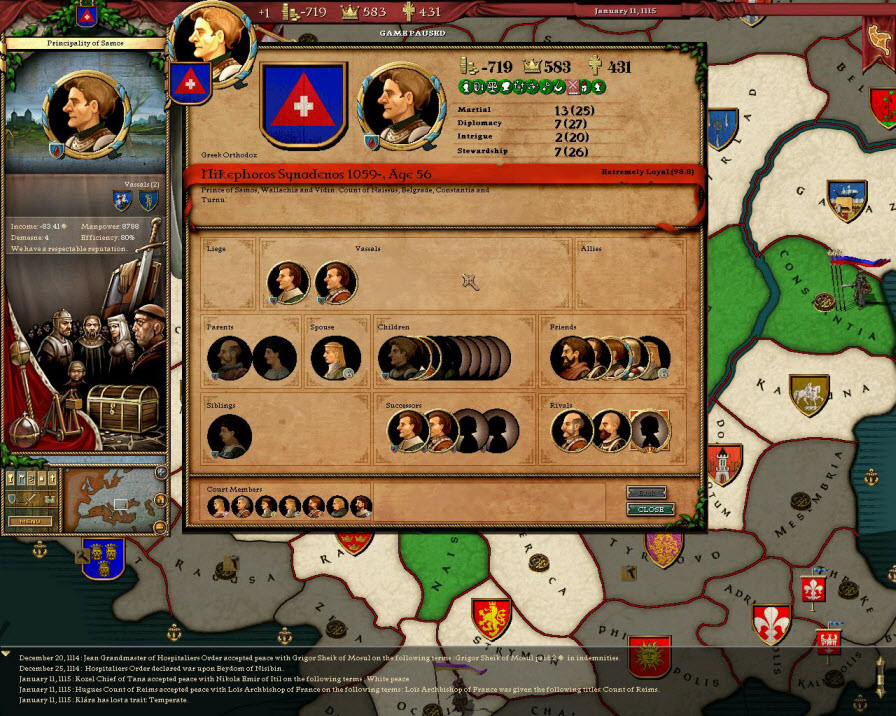Close the character window
Image resolution: width=896 pixels, height=716 pixels.
pos(650,509)
